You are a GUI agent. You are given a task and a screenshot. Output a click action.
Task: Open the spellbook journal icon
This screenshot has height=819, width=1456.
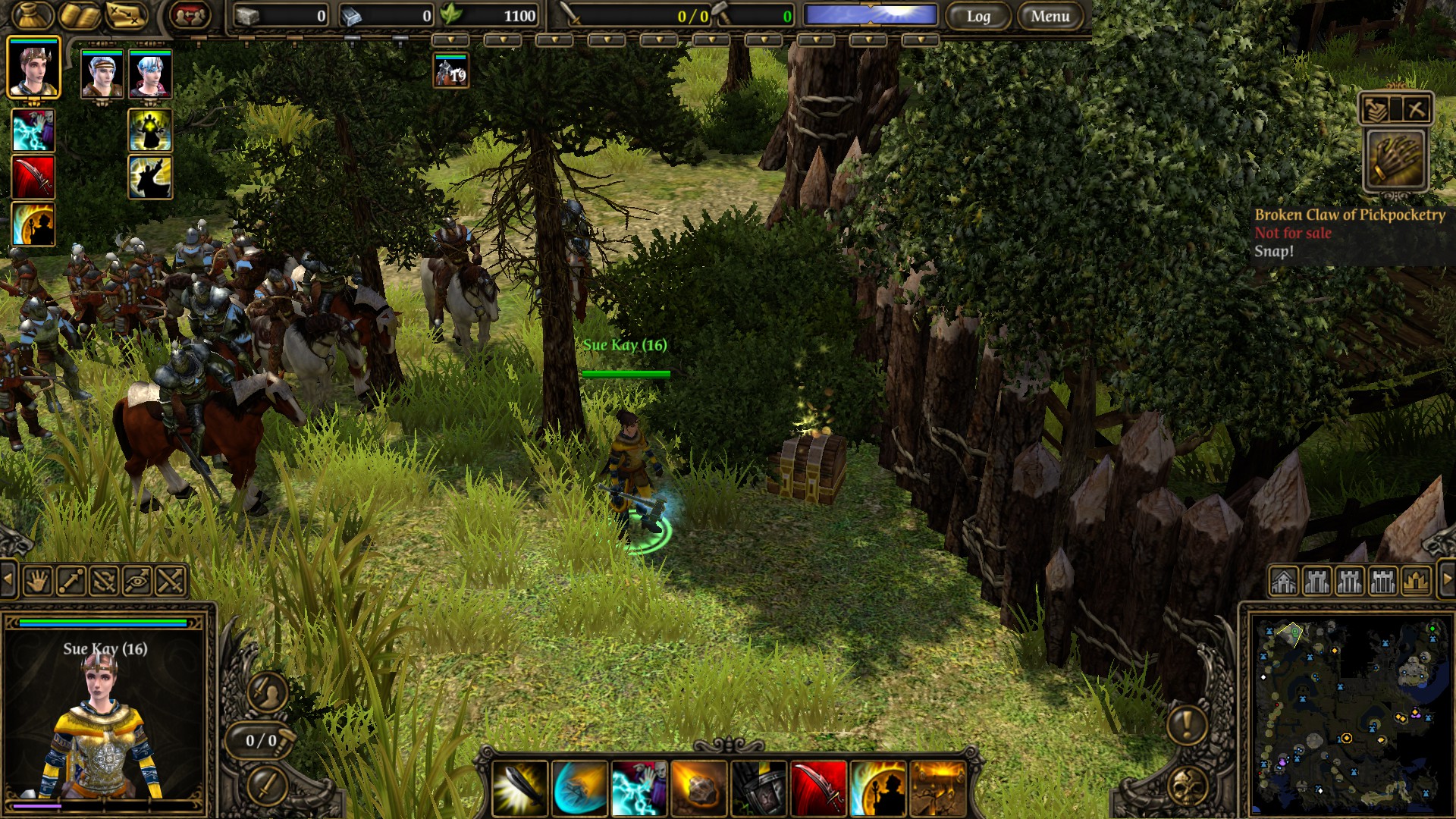[x=80, y=15]
